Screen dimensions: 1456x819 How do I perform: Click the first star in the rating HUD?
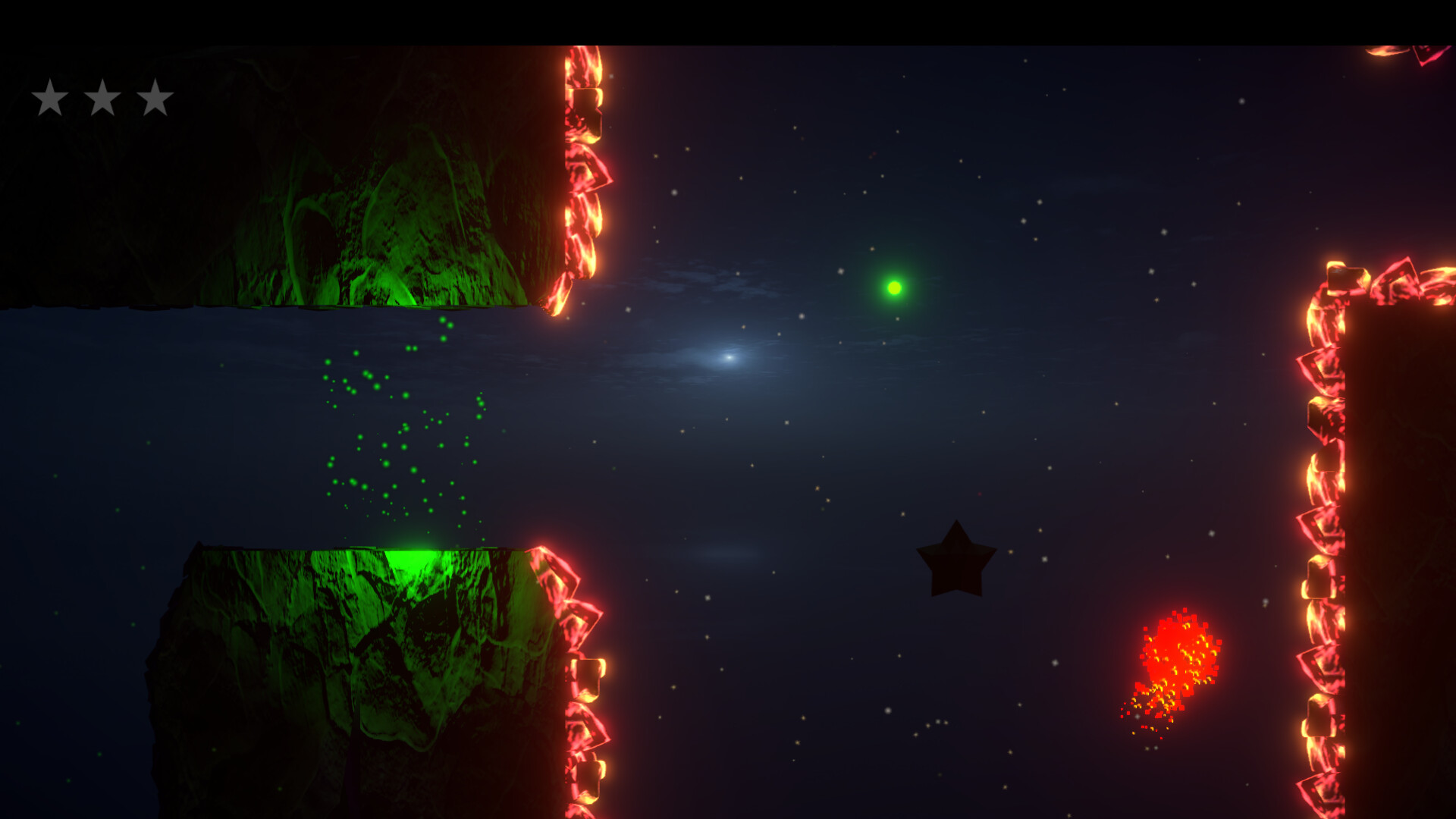click(50, 97)
